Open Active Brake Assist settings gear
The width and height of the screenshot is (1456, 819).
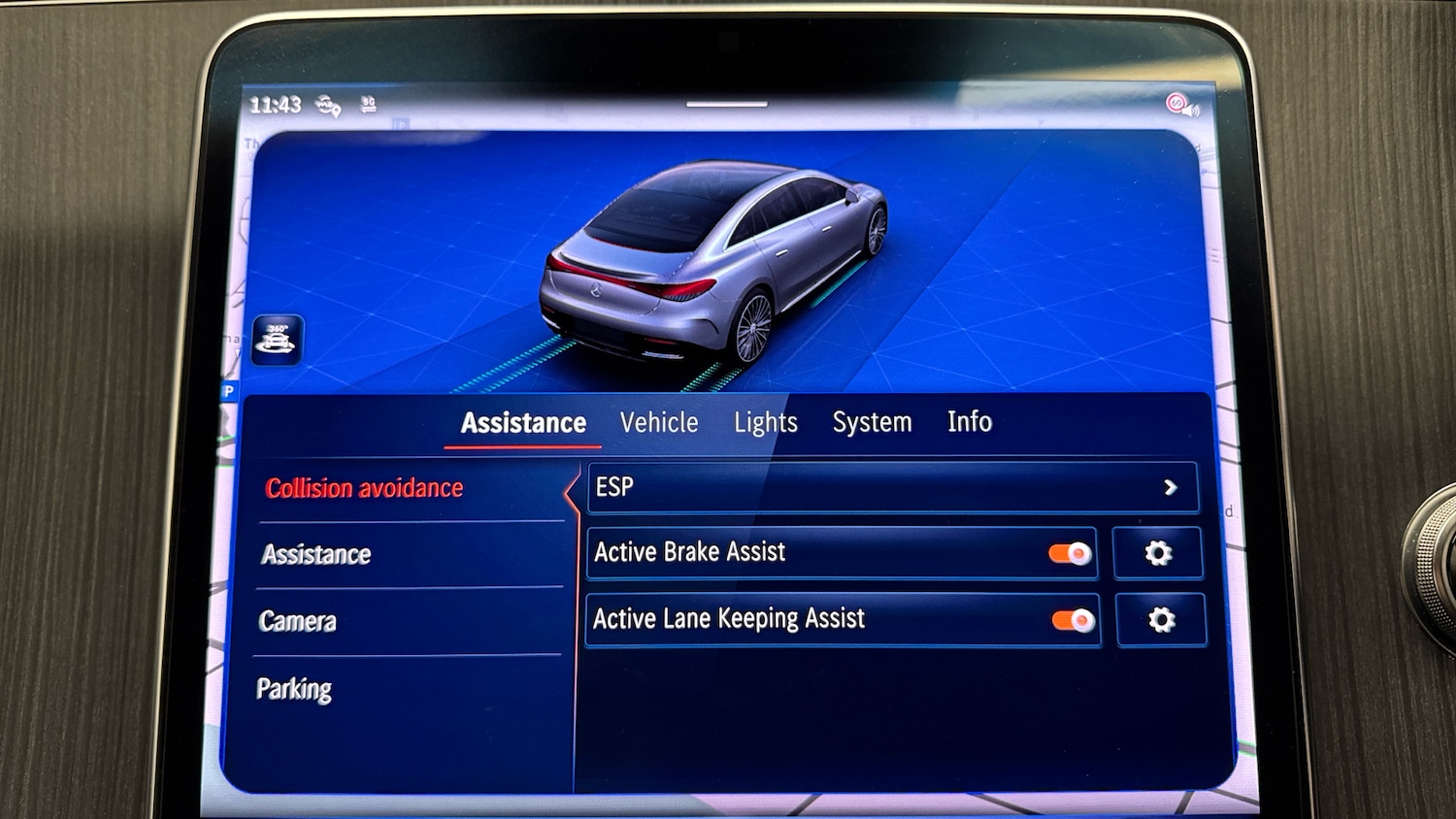(x=1157, y=553)
